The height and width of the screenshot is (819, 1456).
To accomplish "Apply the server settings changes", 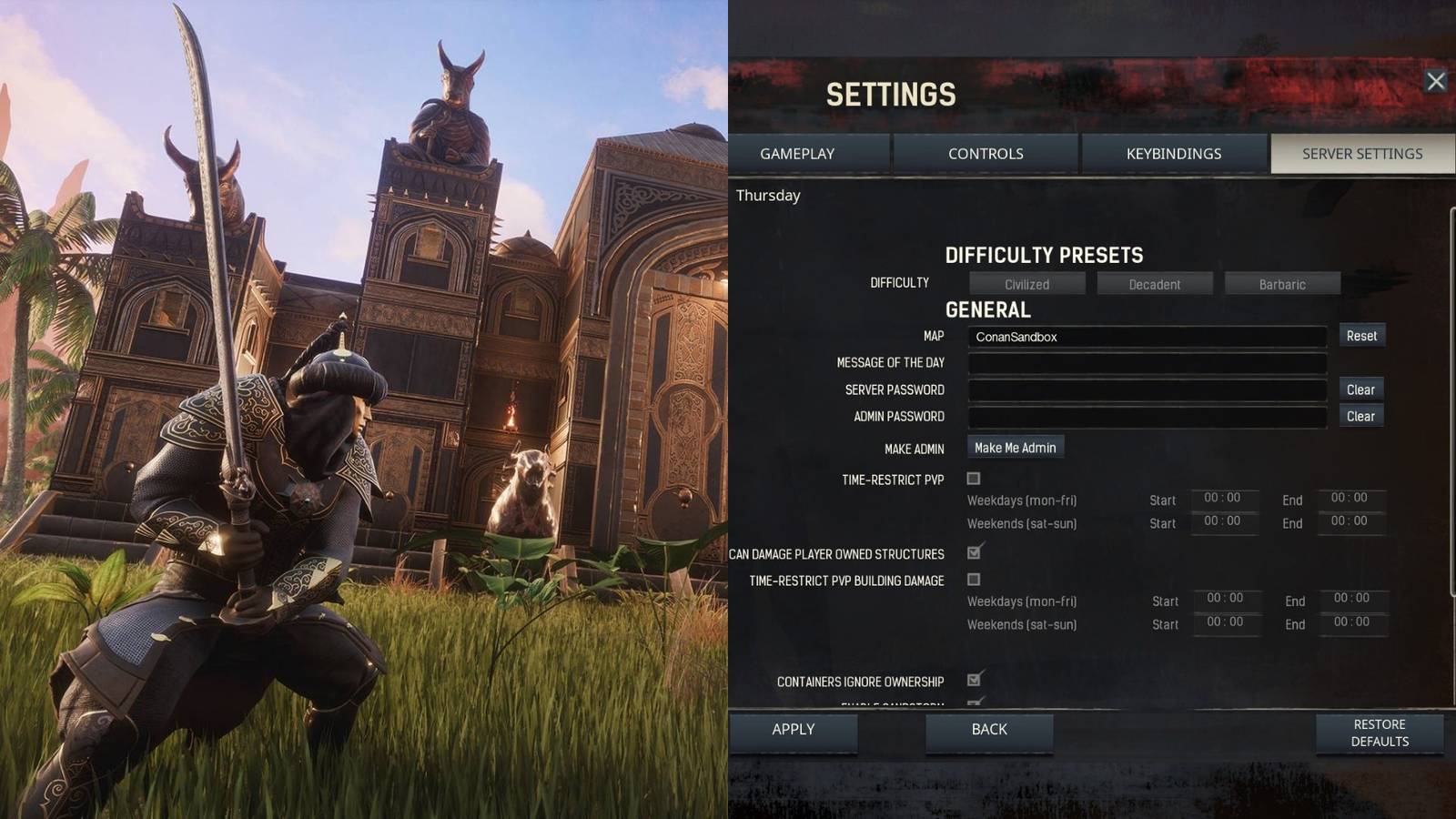I will click(x=792, y=729).
